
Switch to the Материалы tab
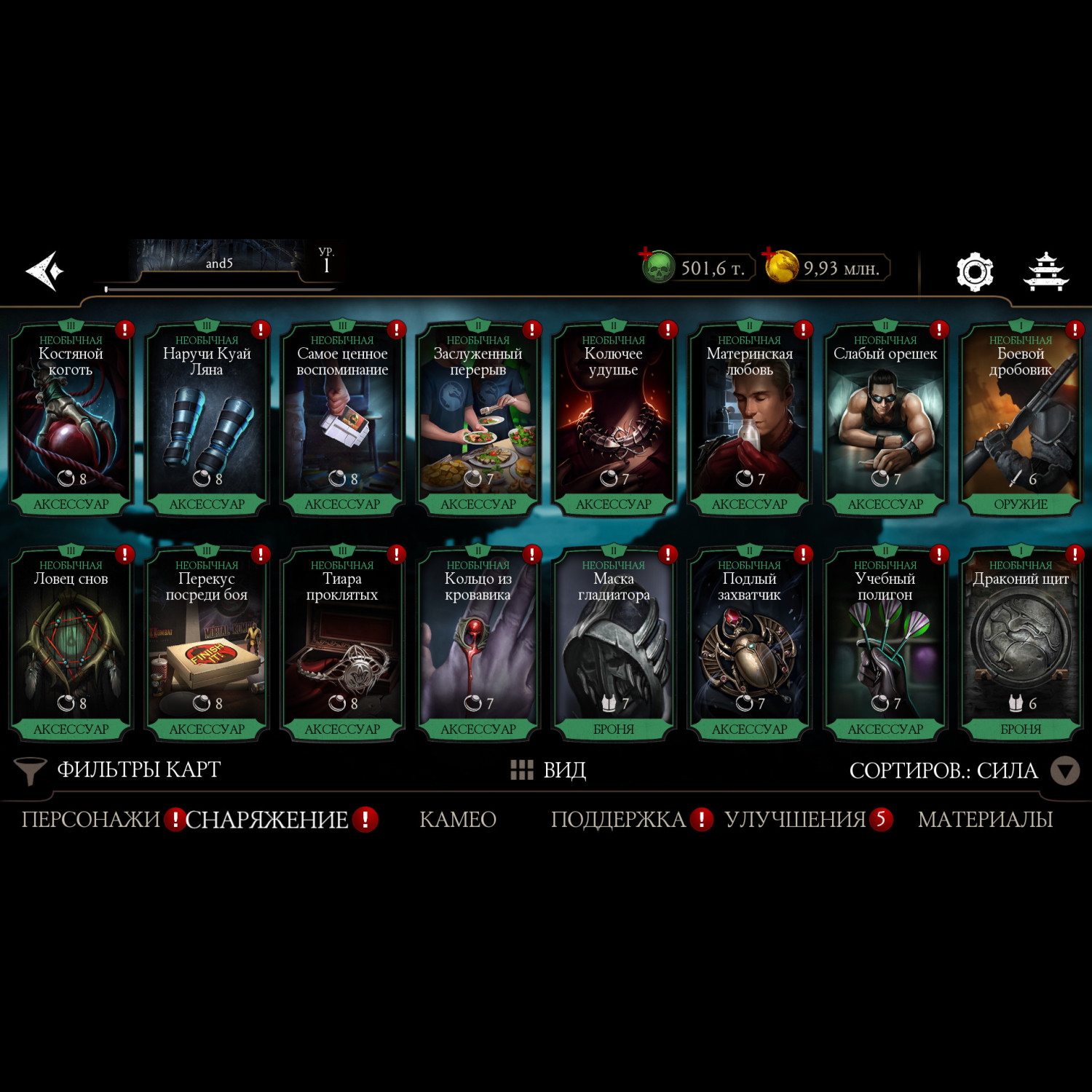[x=985, y=820]
